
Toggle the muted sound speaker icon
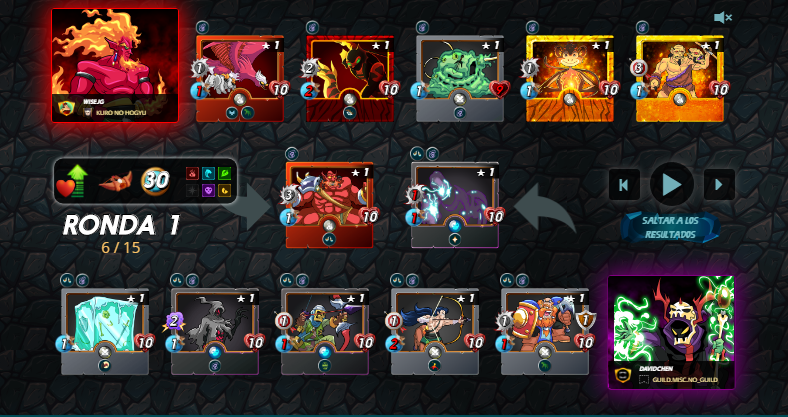723,17
